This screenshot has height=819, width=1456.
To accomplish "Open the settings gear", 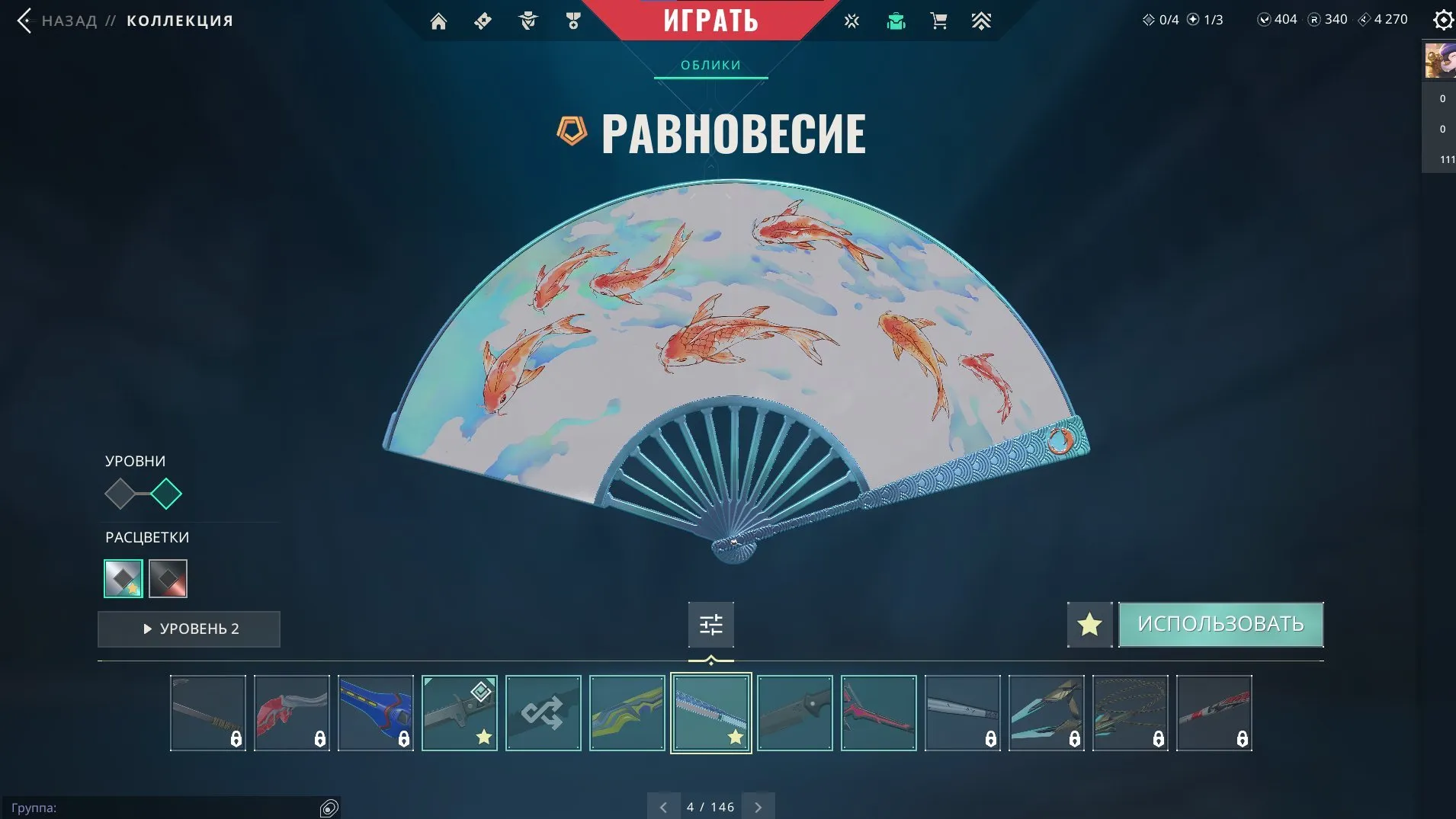I will pos(1443,20).
